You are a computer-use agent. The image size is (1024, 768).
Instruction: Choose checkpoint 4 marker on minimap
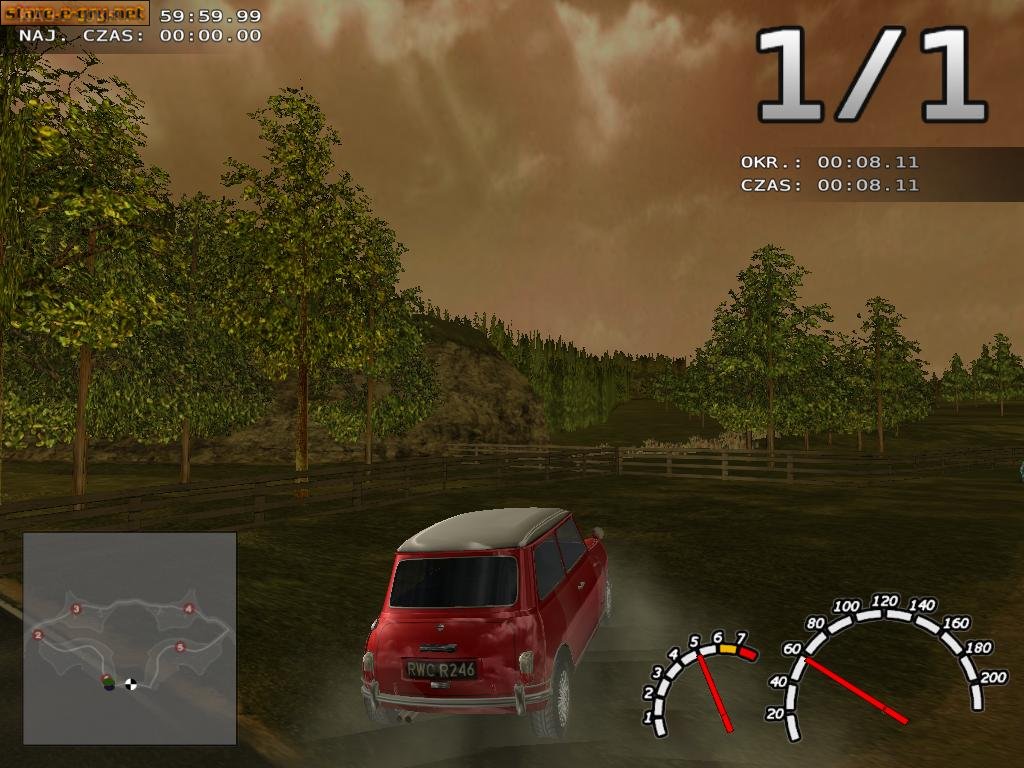pos(188,608)
